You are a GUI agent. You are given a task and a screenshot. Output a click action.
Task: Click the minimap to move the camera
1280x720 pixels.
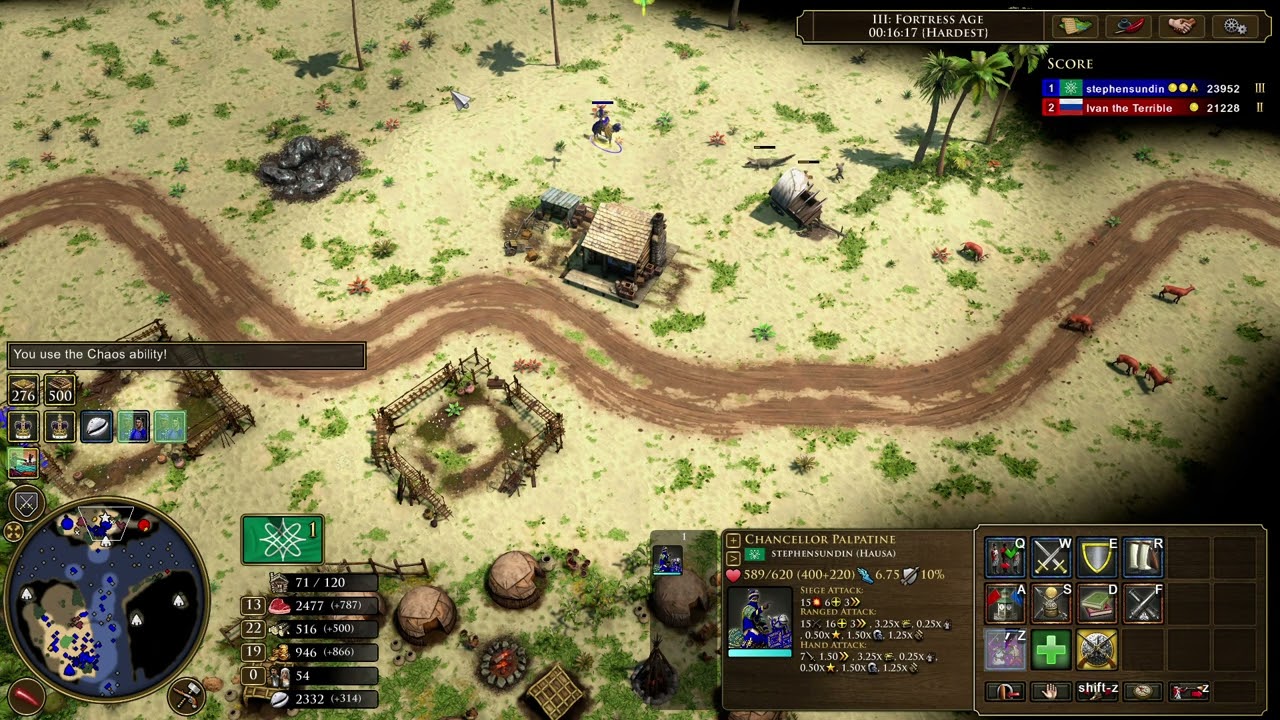[x=105, y=600]
